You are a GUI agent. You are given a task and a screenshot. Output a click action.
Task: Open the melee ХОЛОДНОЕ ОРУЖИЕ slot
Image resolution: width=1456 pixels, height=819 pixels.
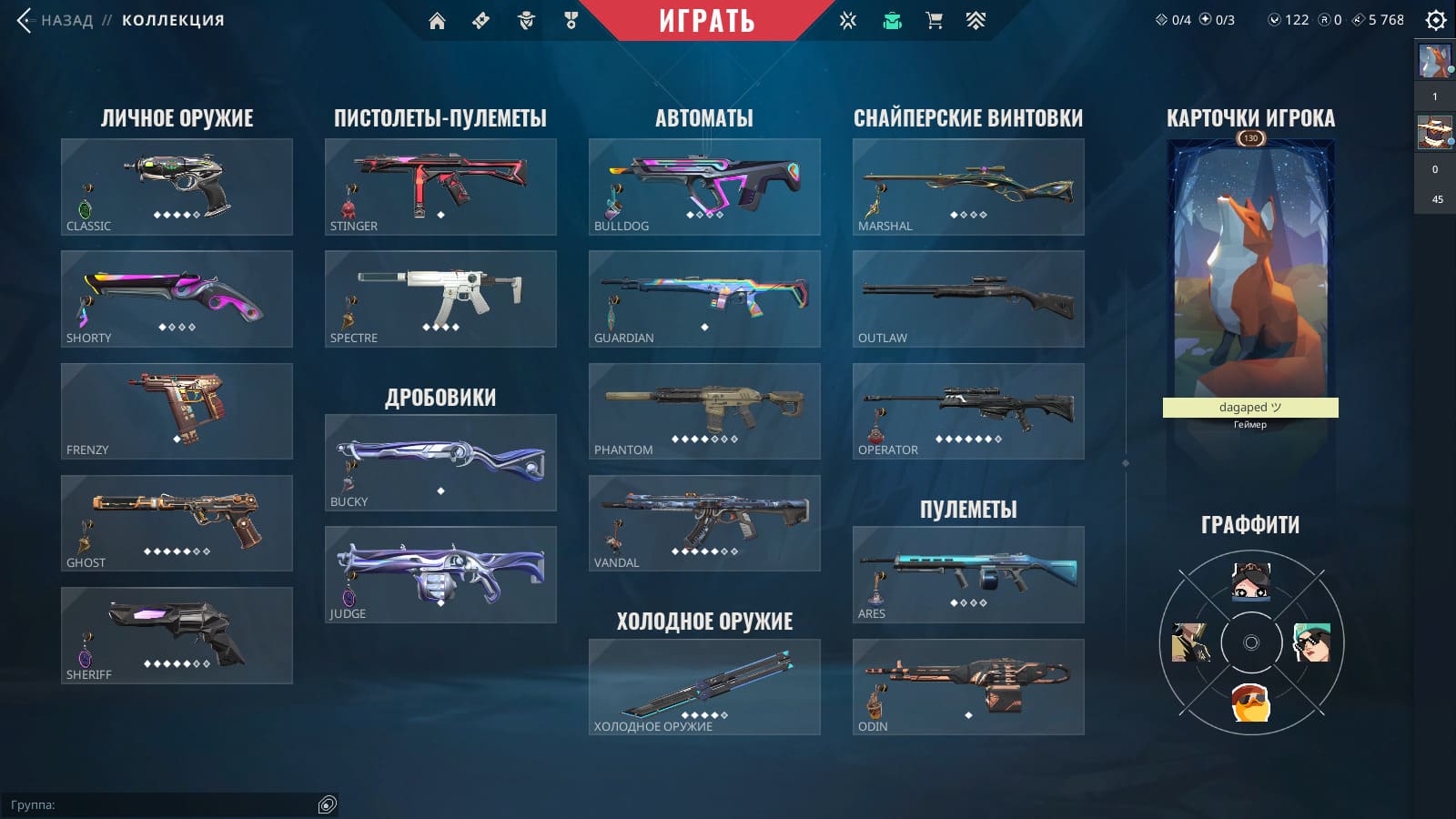[704, 687]
